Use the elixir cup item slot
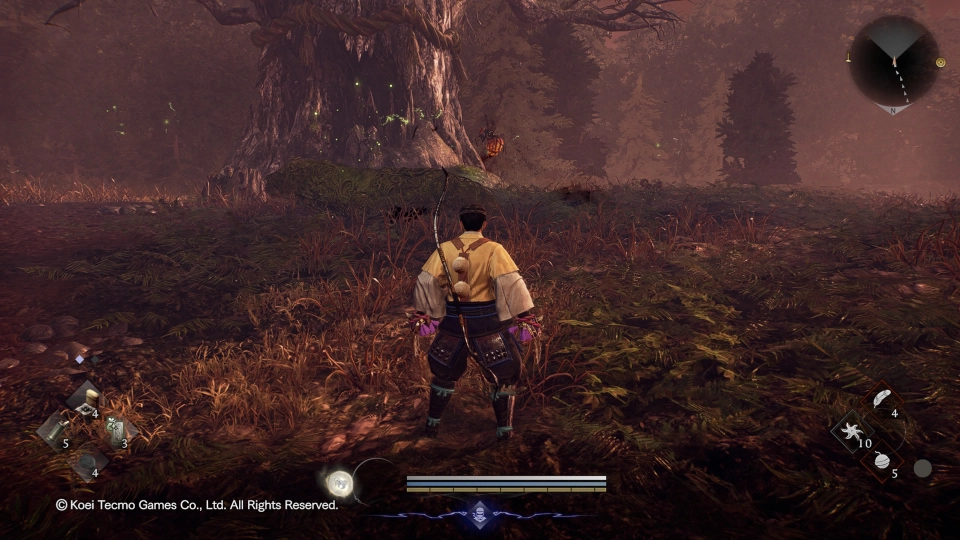 [x=86, y=399]
